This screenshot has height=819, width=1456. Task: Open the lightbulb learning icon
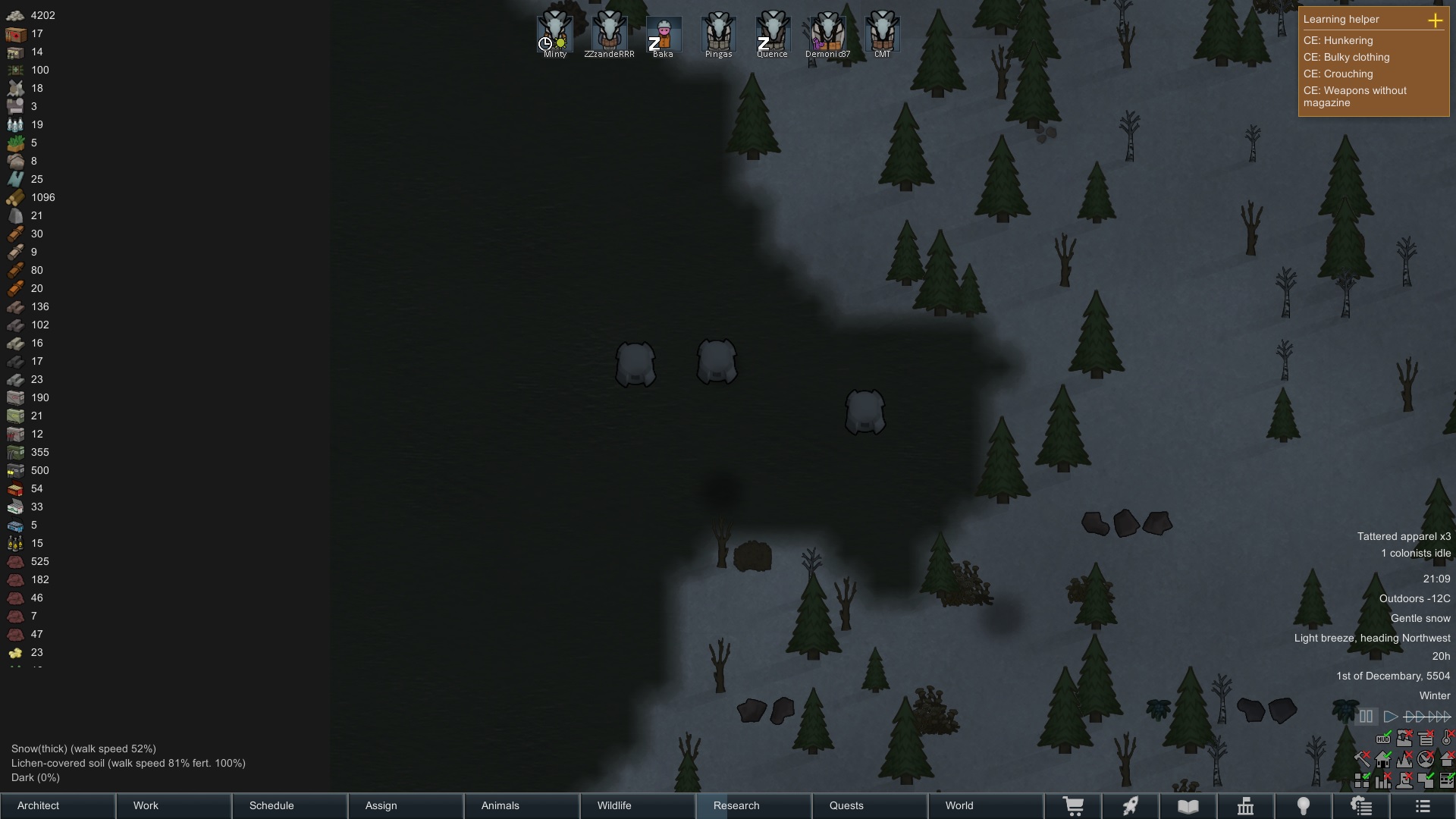1304,806
